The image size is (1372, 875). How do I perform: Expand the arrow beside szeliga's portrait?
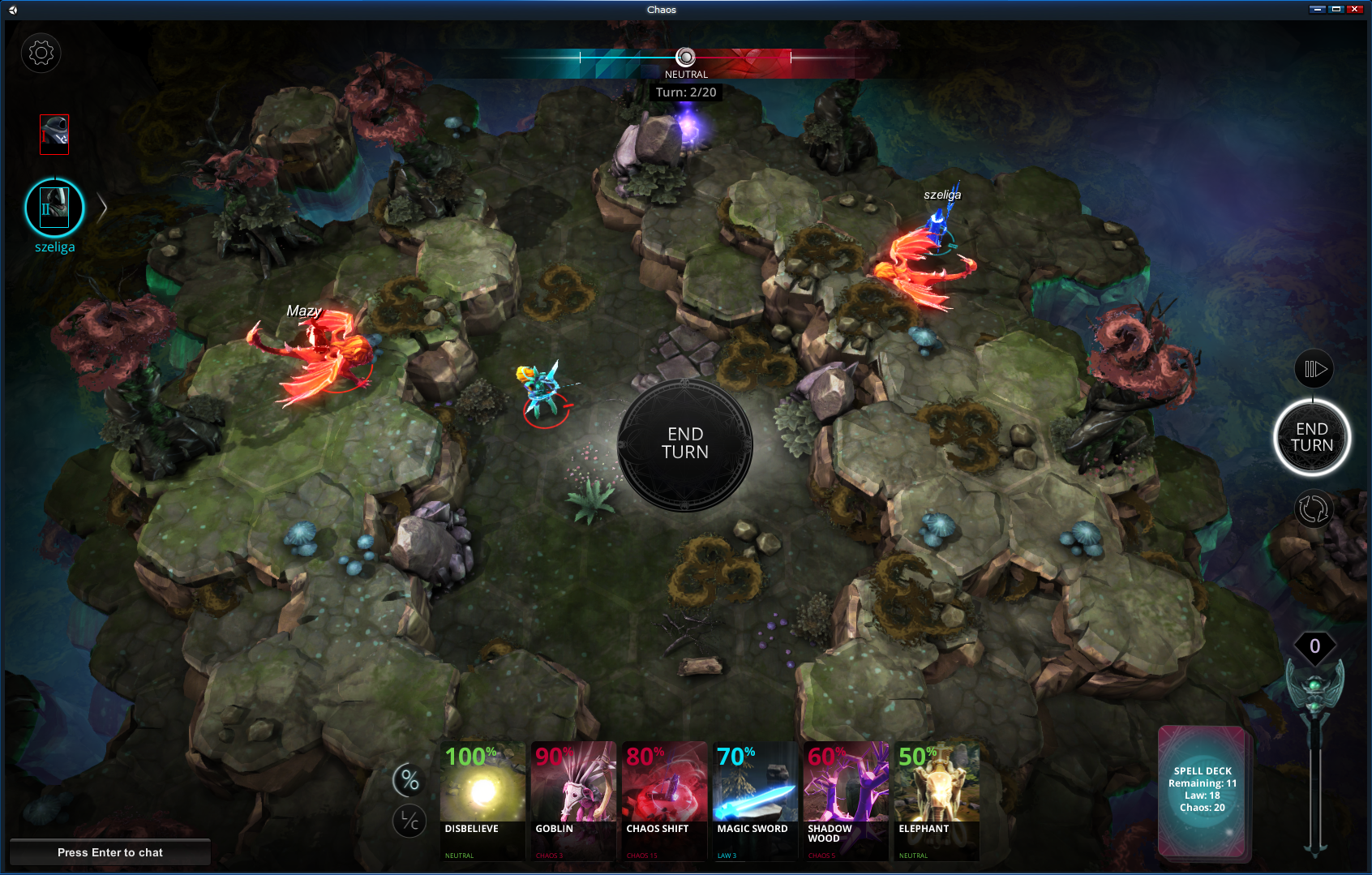102,208
